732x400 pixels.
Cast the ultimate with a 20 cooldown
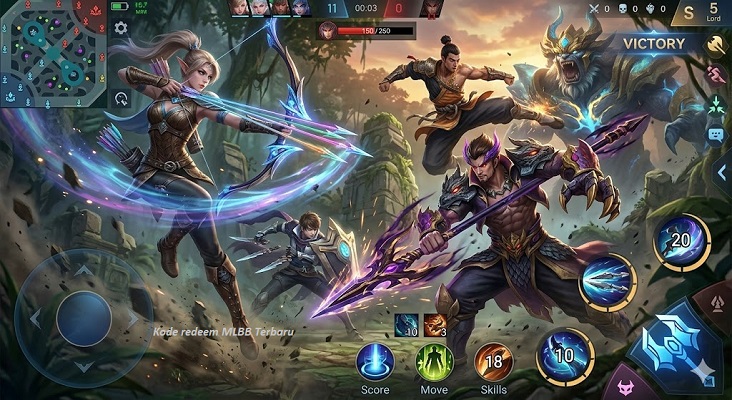pyautogui.click(x=682, y=241)
